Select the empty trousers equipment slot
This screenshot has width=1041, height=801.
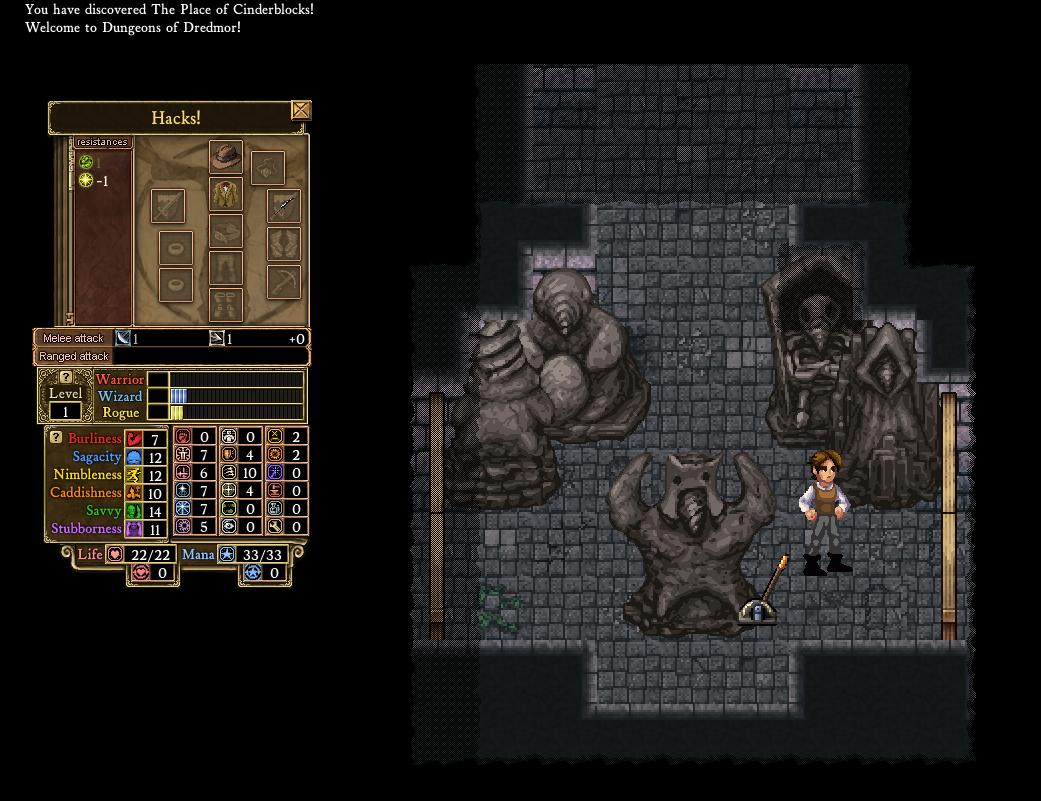pos(226,268)
